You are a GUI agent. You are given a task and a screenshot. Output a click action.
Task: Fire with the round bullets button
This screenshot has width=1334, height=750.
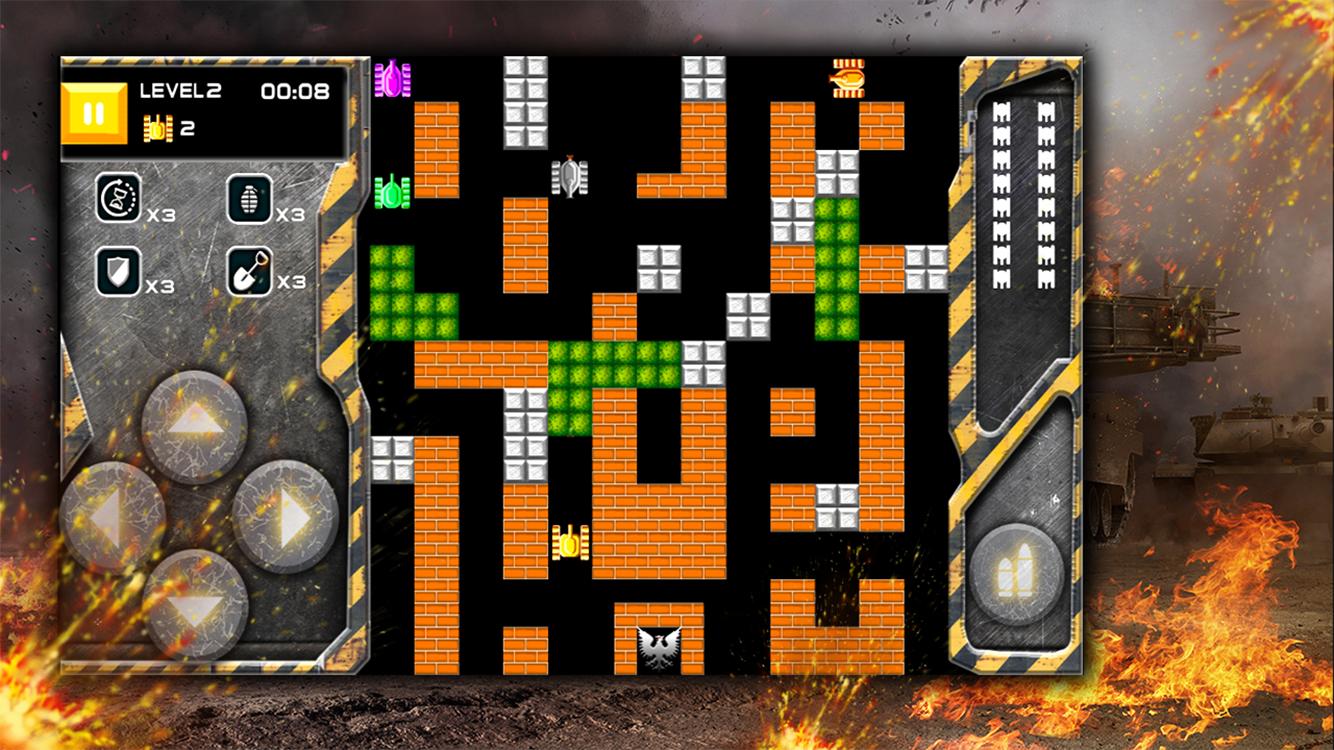(x=1017, y=577)
